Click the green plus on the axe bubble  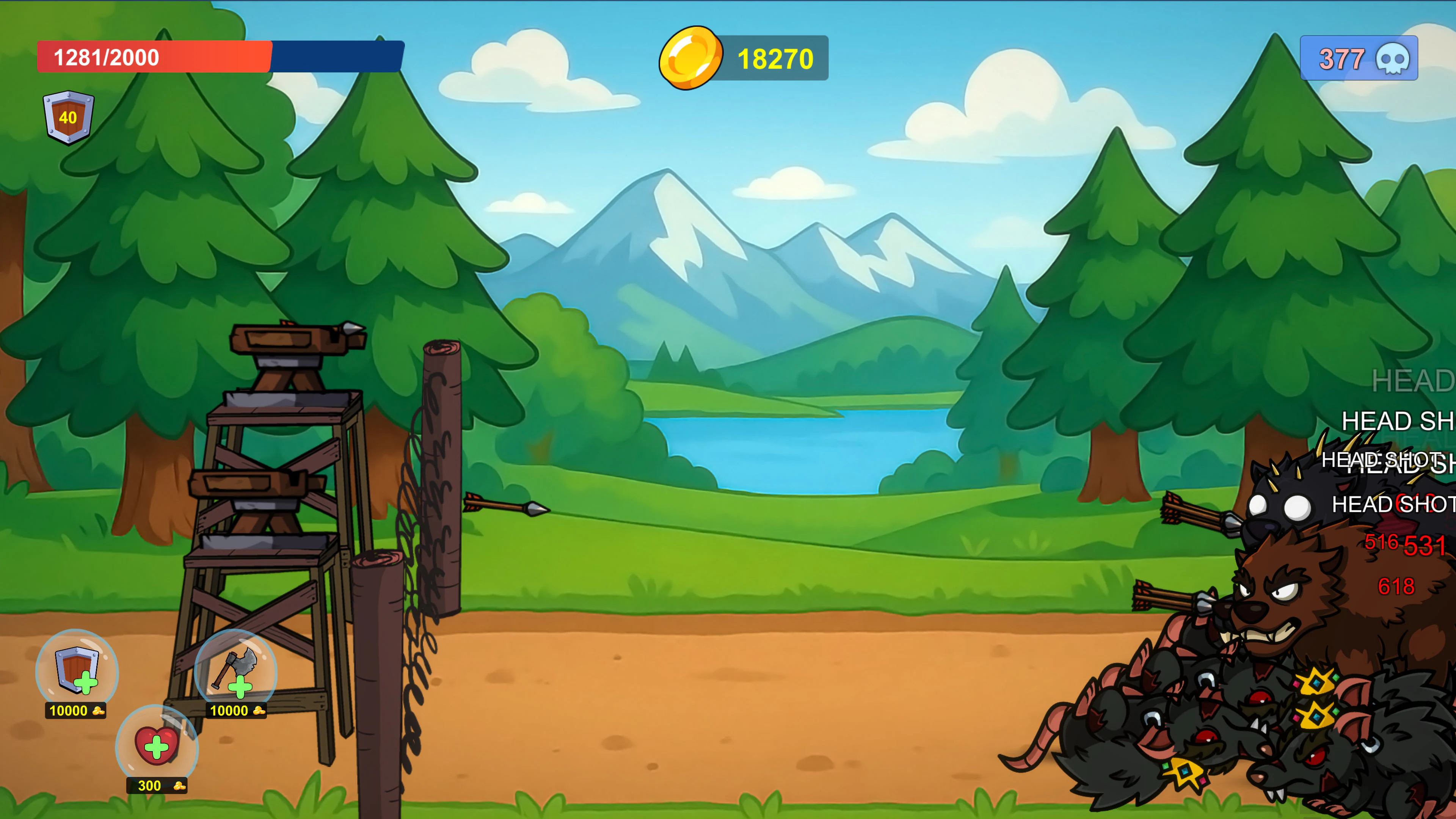pyautogui.click(x=241, y=689)
